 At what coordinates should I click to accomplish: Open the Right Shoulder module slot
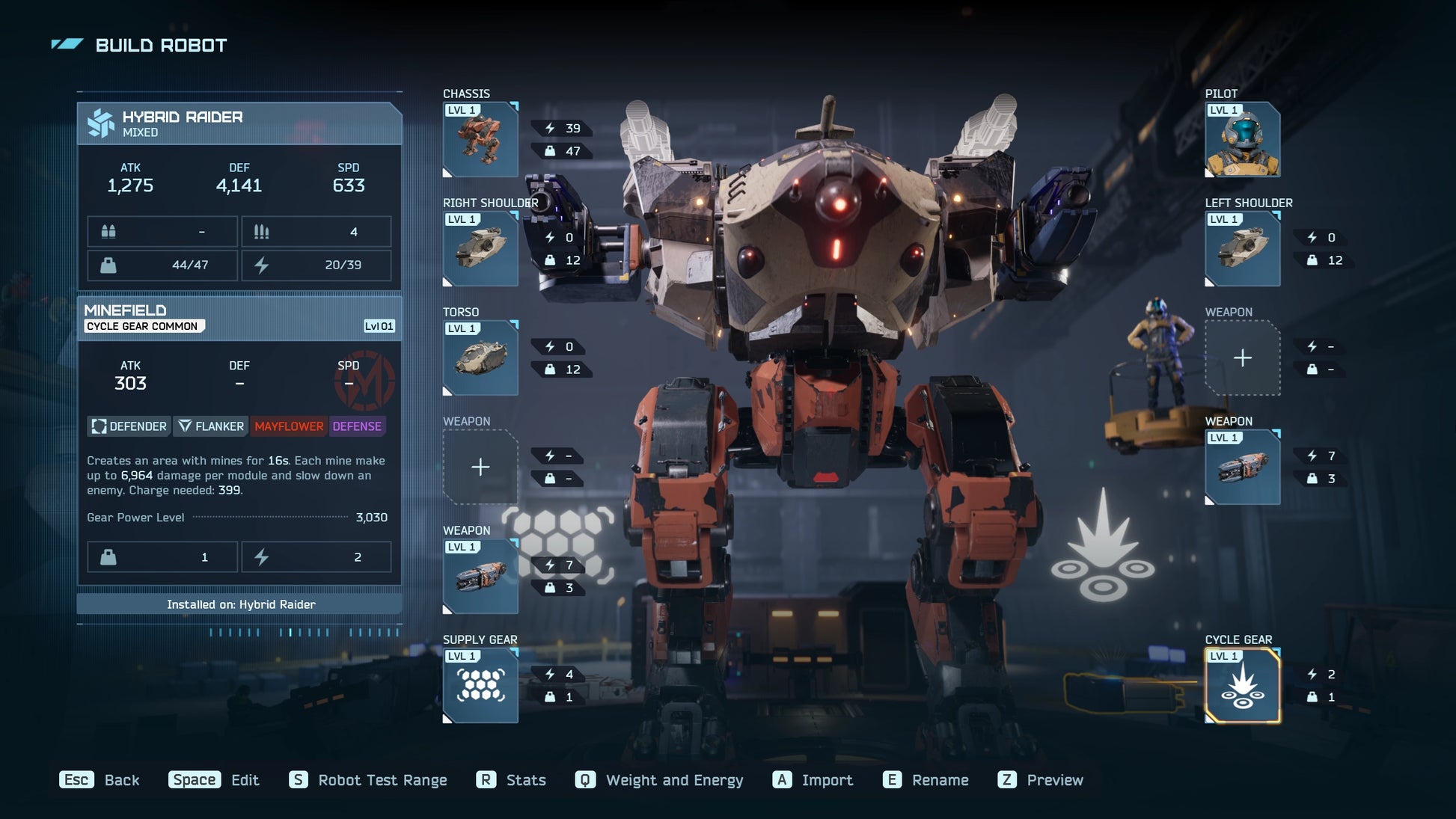tap(480, 249)
